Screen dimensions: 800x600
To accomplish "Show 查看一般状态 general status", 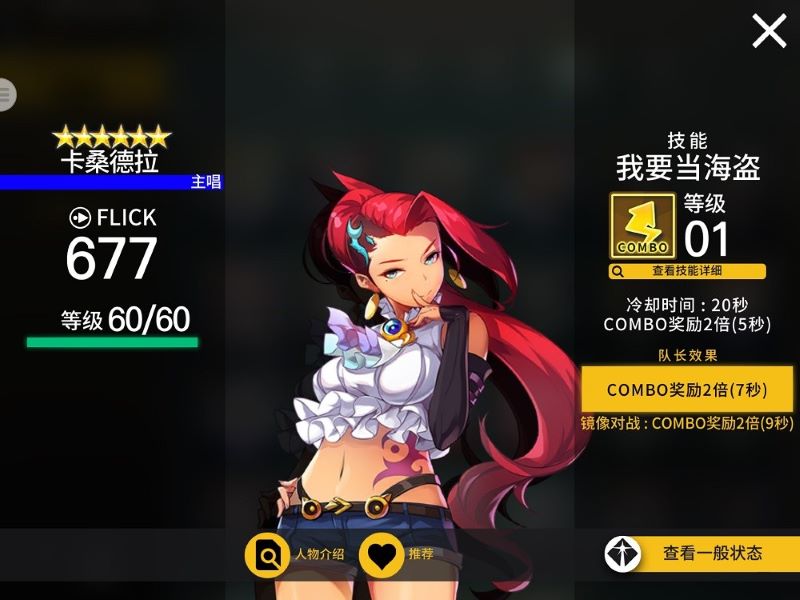I will pyautogui.click(x=701, y=553).
